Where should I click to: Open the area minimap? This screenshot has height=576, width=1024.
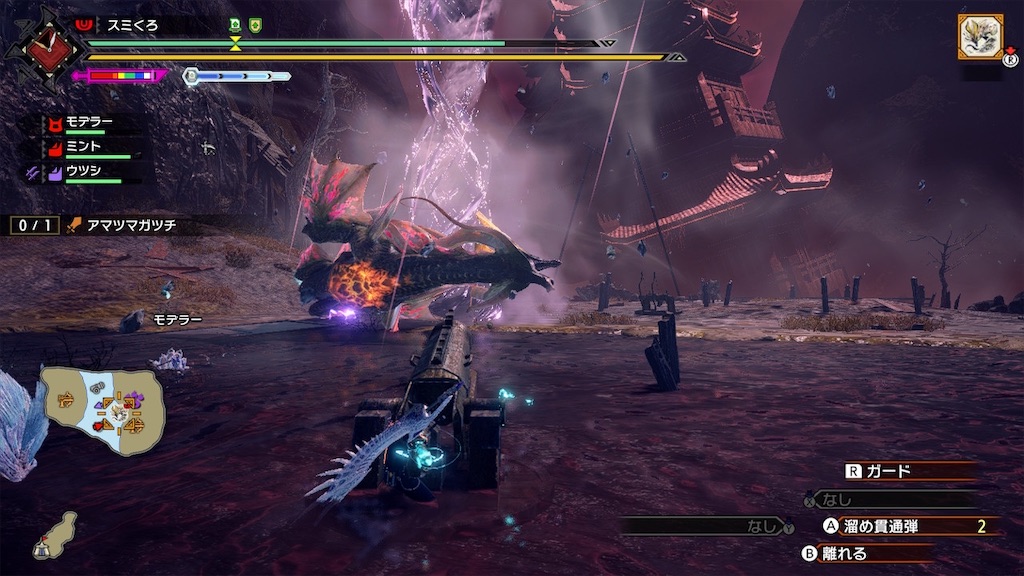pos(102,409)
